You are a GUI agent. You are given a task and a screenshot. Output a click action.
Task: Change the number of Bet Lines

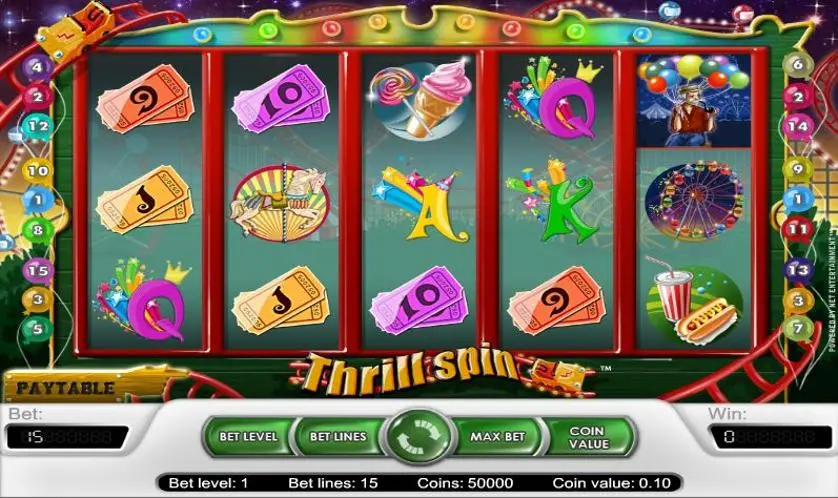pos(337,437)
